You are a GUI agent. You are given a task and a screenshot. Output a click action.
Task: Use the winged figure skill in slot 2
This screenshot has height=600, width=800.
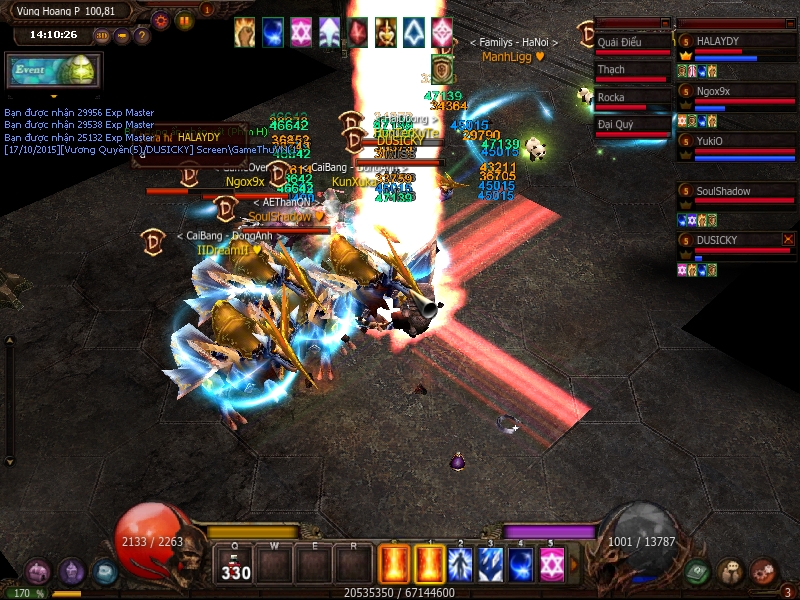(460, 563)
